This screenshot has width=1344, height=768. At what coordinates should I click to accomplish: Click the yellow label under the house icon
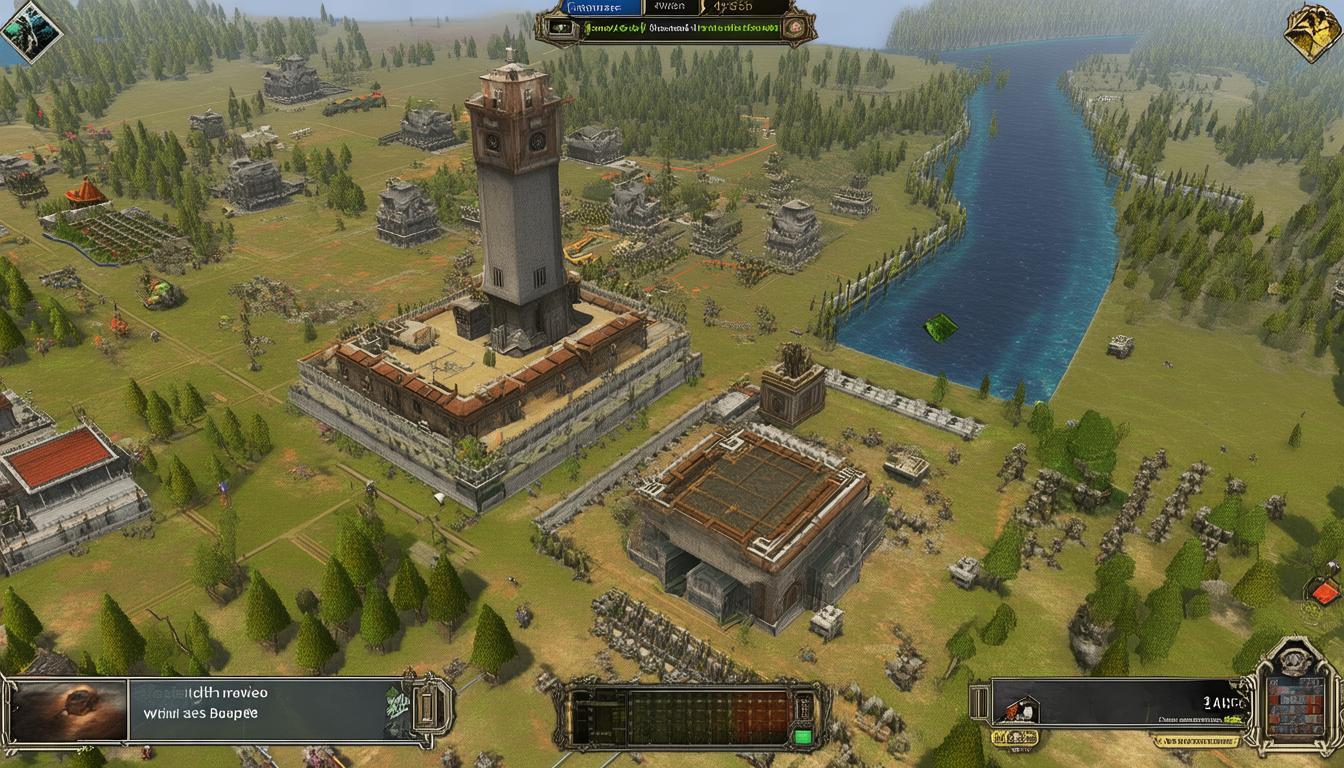[1014, 738]
